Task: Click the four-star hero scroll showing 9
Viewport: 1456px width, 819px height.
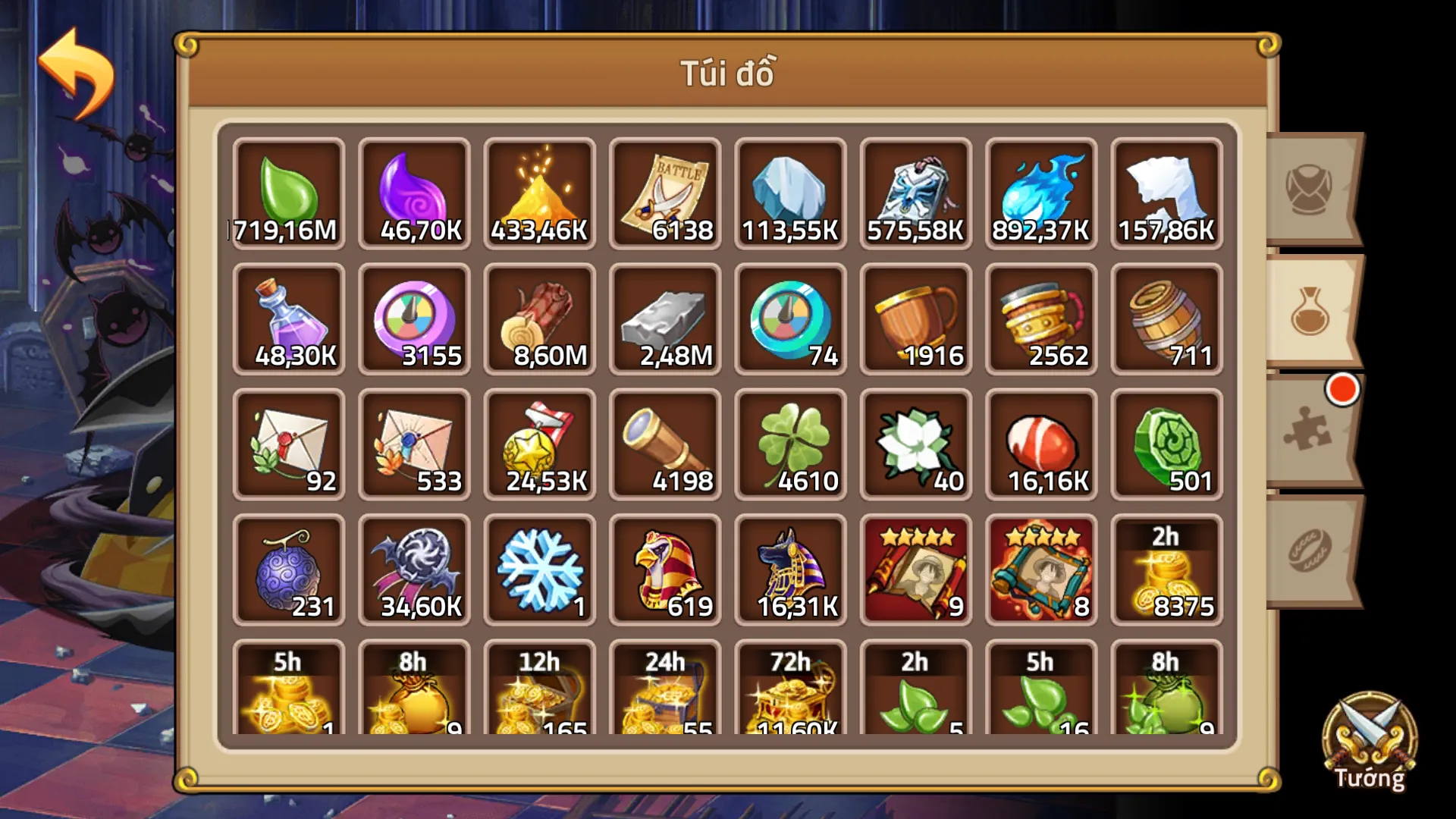Action: click(915, 569)
